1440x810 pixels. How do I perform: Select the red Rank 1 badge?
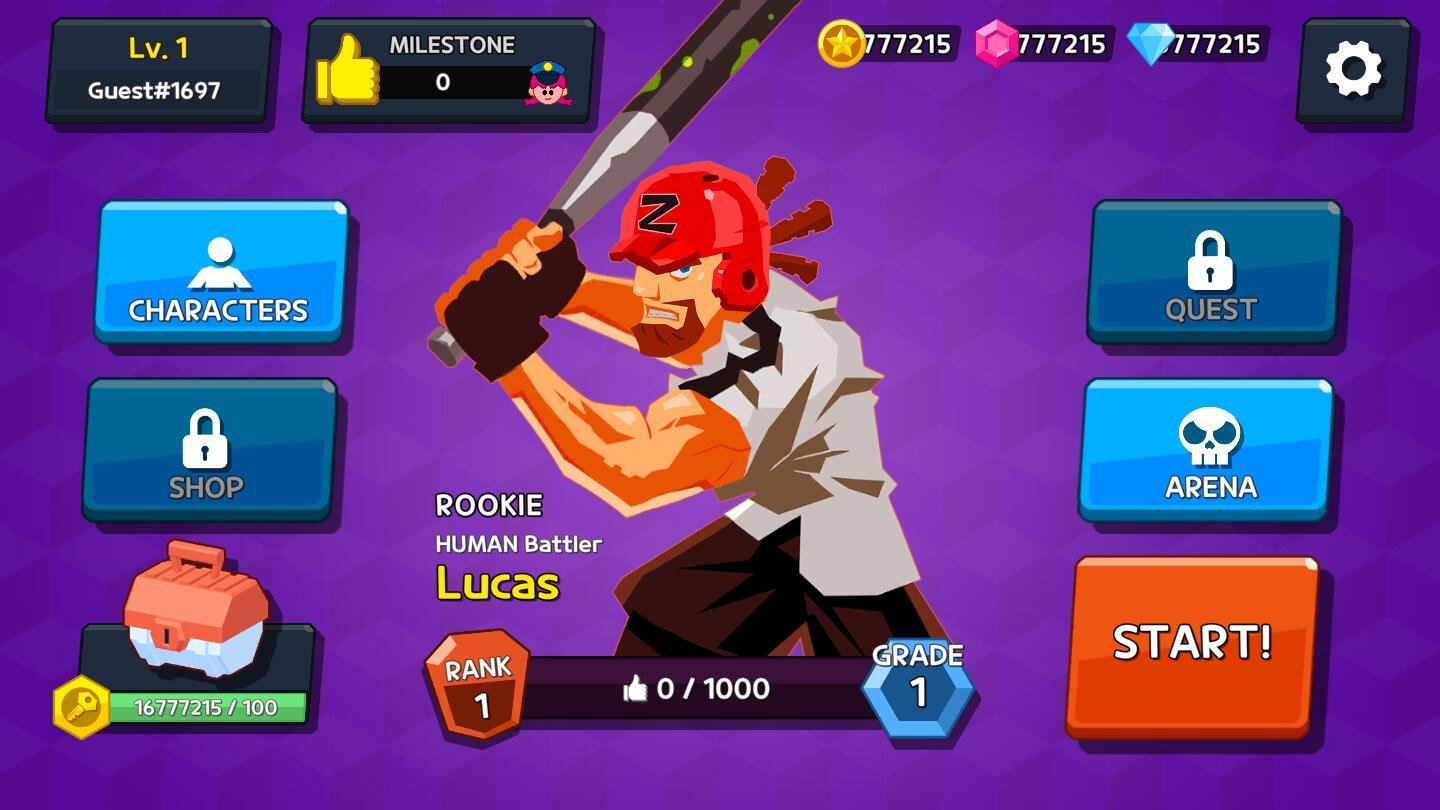[x=478, y=684]
